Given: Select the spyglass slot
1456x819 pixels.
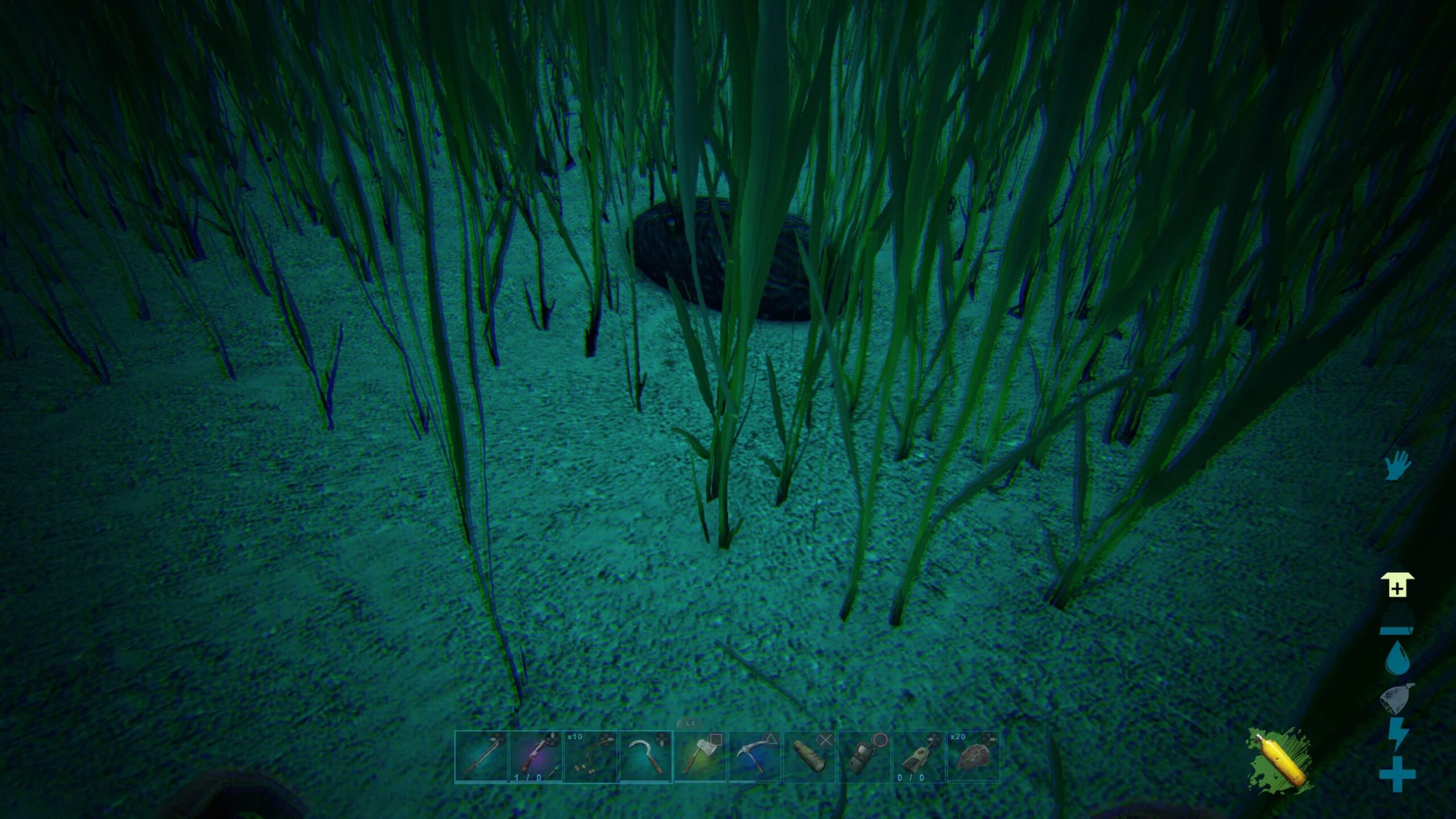Looking at the screenshot, I should tap(809, 757).
